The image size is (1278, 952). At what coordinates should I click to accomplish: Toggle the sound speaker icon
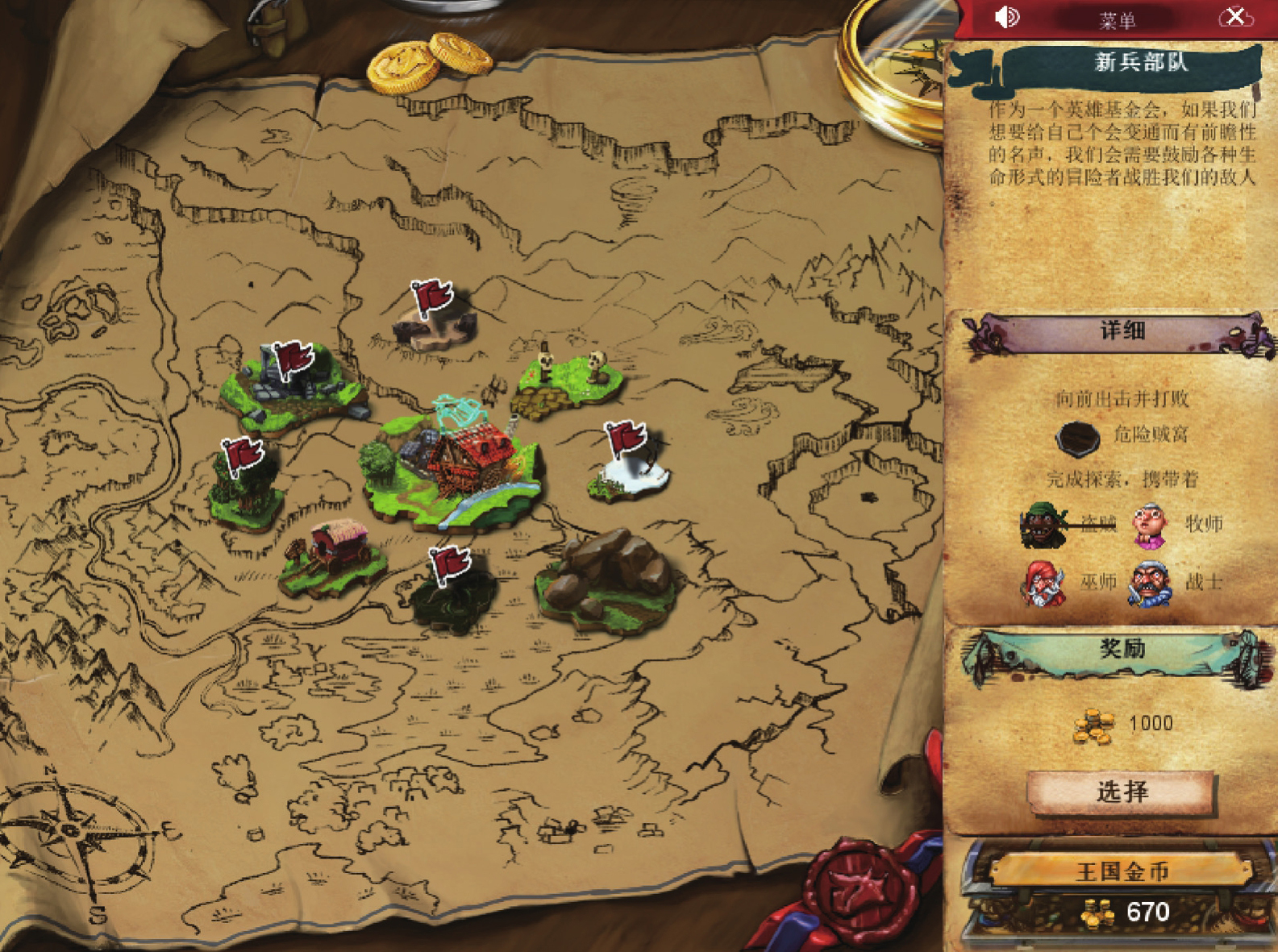click(x=1007, y=17)
